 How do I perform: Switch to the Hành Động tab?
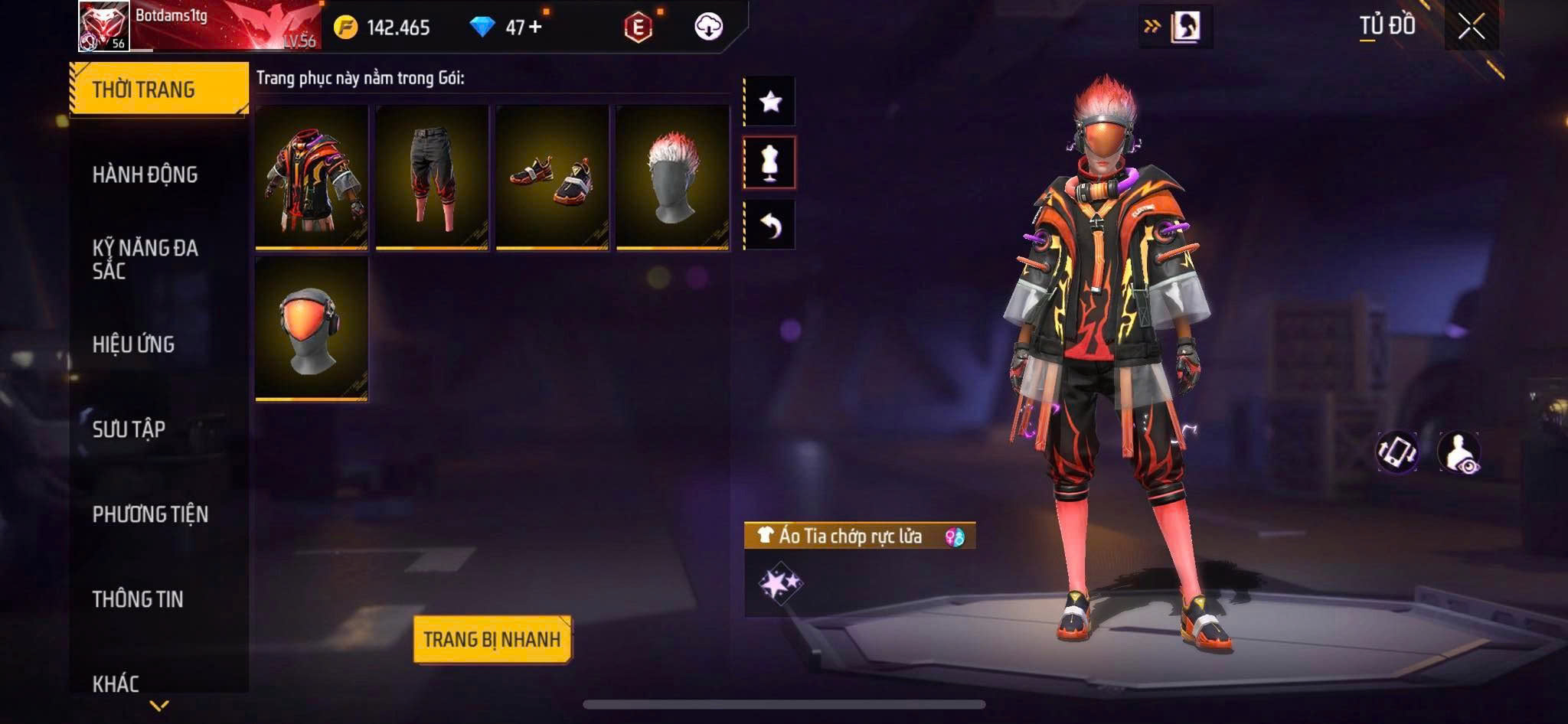pyautogui.click(x=145, y=174)
